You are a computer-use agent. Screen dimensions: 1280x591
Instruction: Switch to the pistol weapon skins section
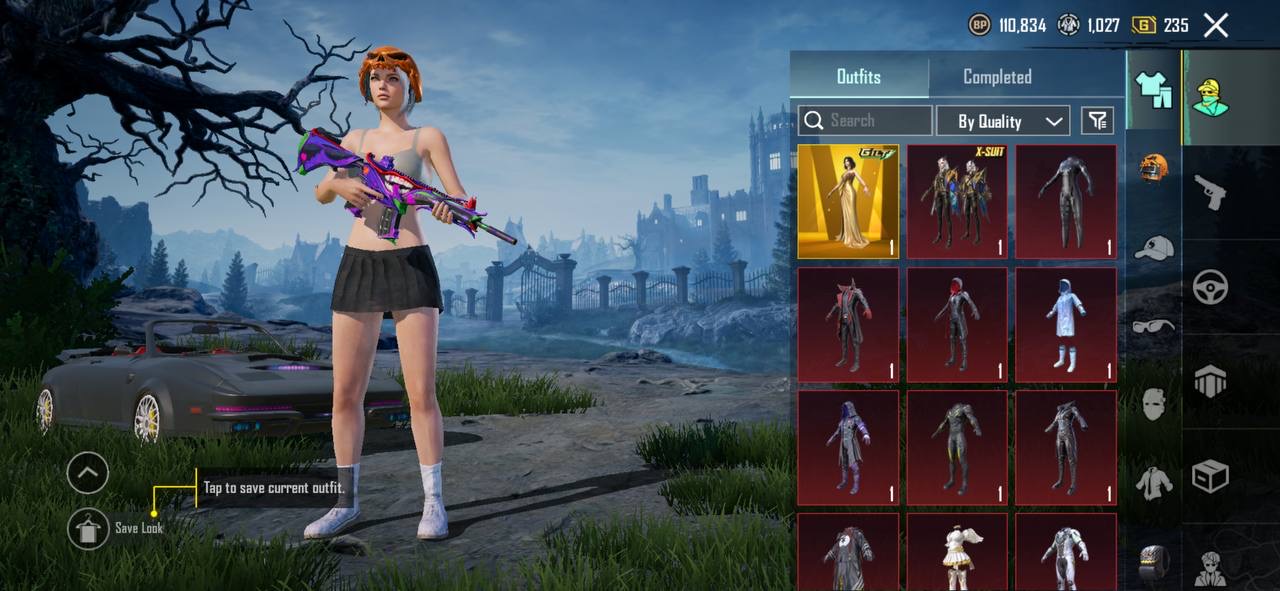tap(1210, 192)
